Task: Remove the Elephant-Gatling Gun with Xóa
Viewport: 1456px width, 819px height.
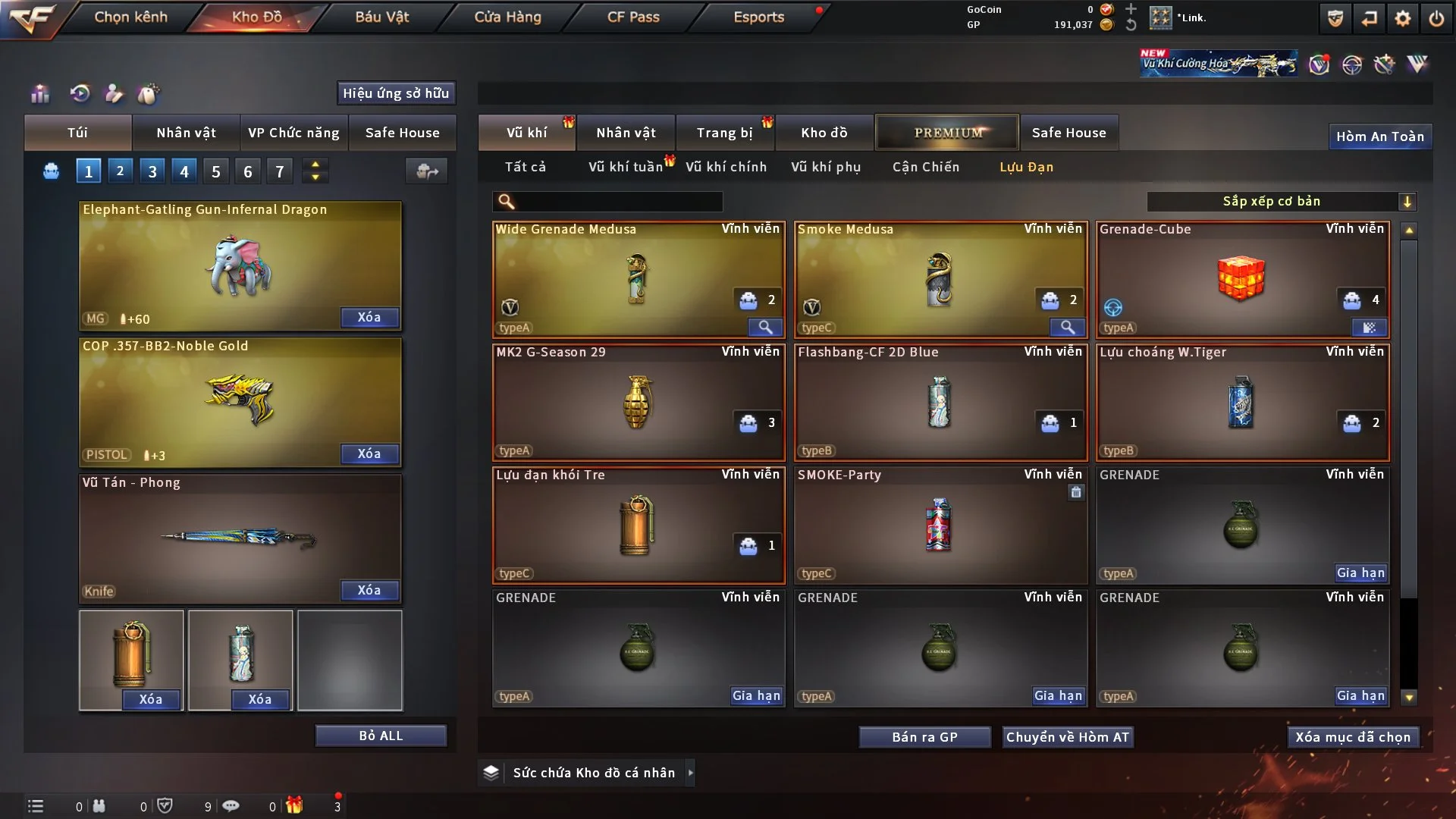Action: pos(369,317)
